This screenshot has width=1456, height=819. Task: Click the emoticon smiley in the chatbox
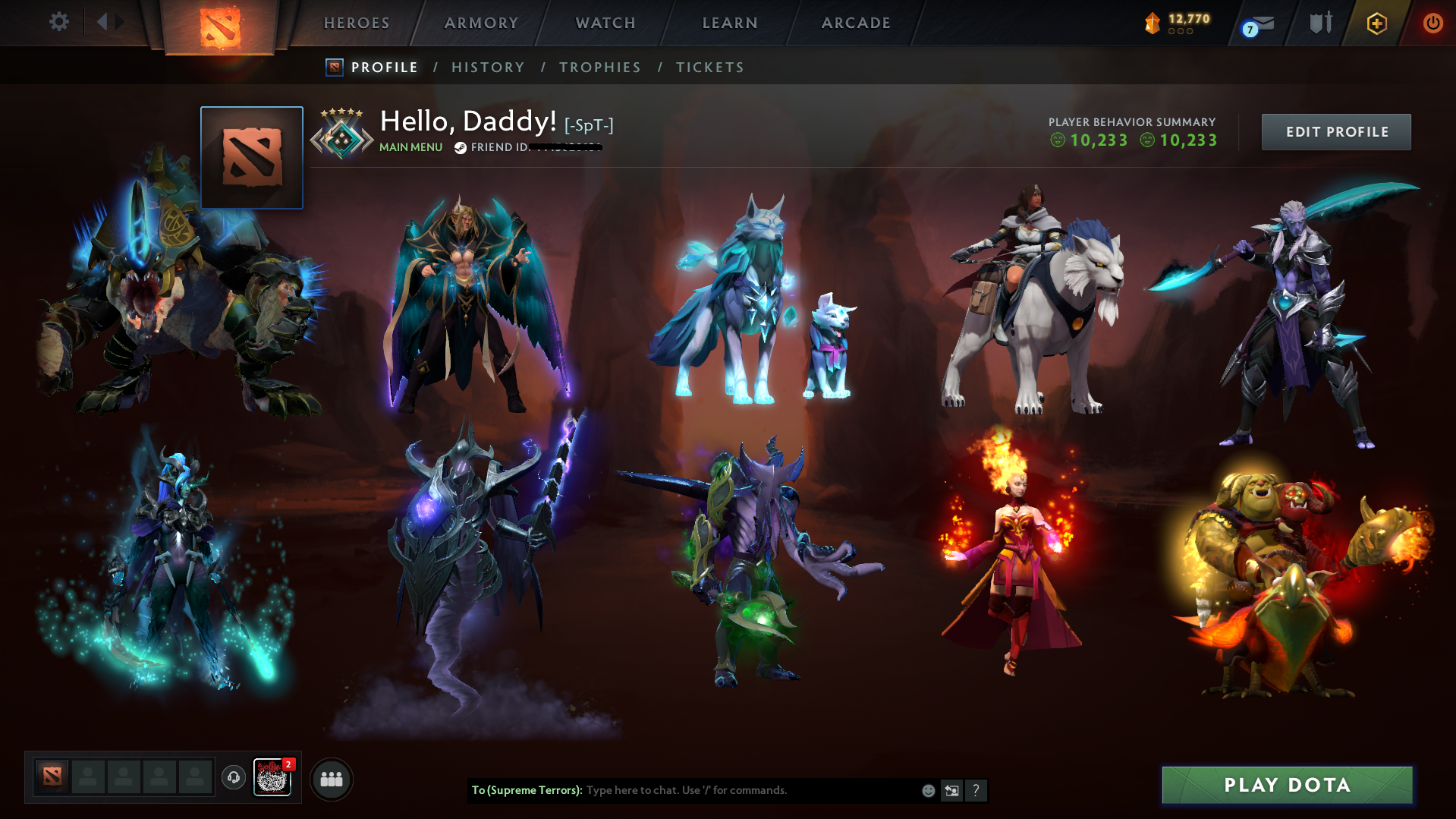point(927,790)
